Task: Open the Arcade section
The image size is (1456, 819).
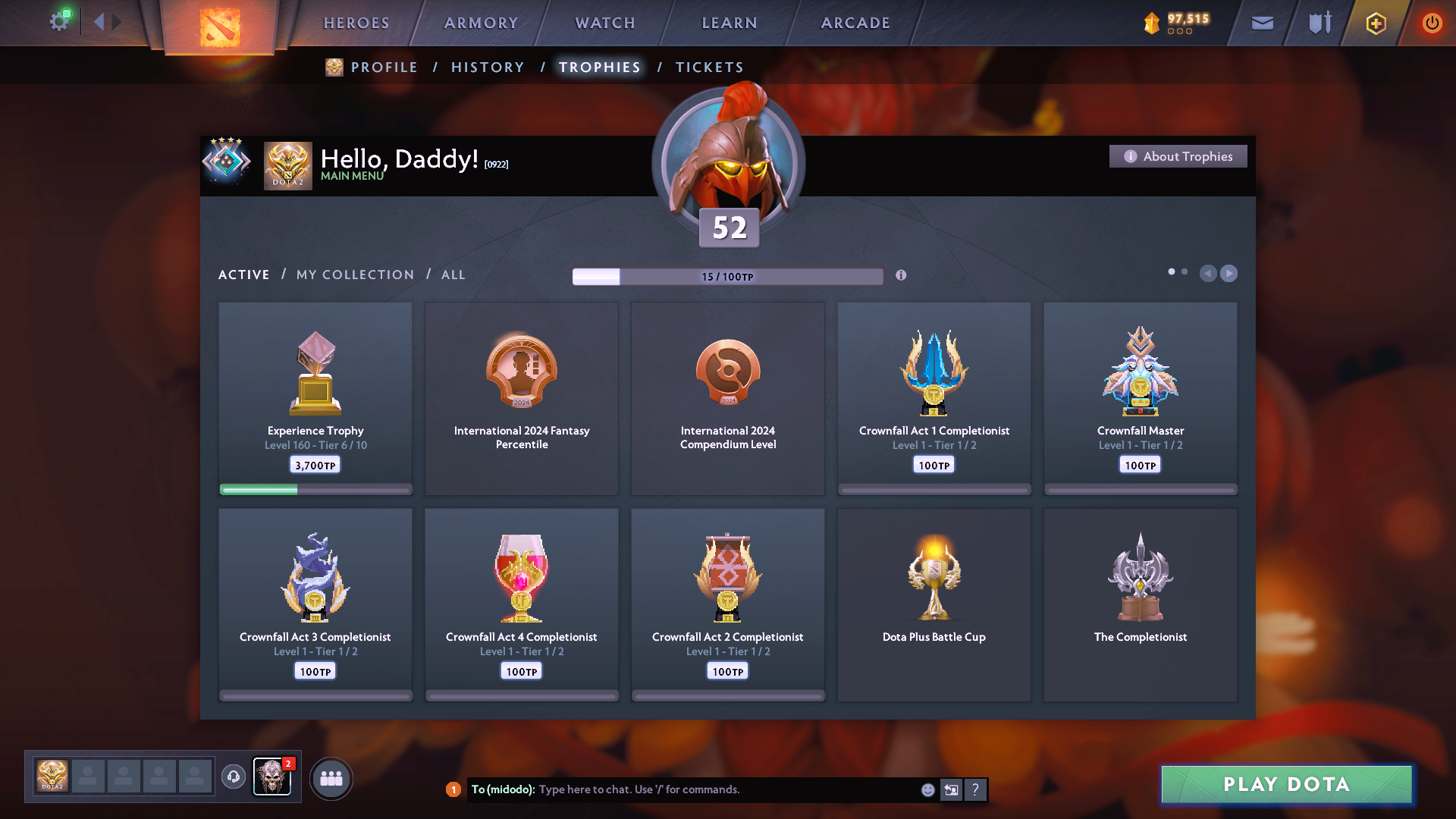Action: 855,23
